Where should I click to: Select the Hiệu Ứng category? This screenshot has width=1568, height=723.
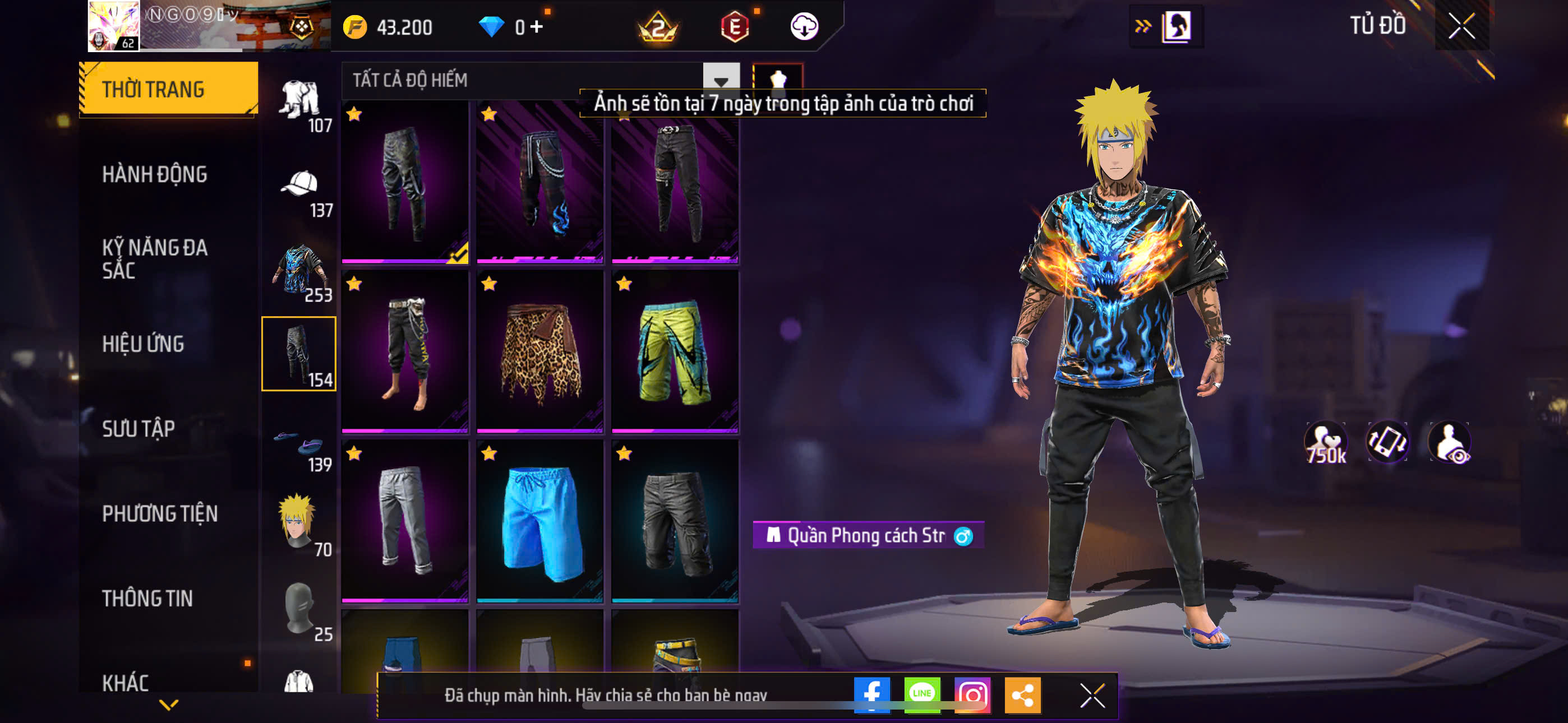coord(142,344)
